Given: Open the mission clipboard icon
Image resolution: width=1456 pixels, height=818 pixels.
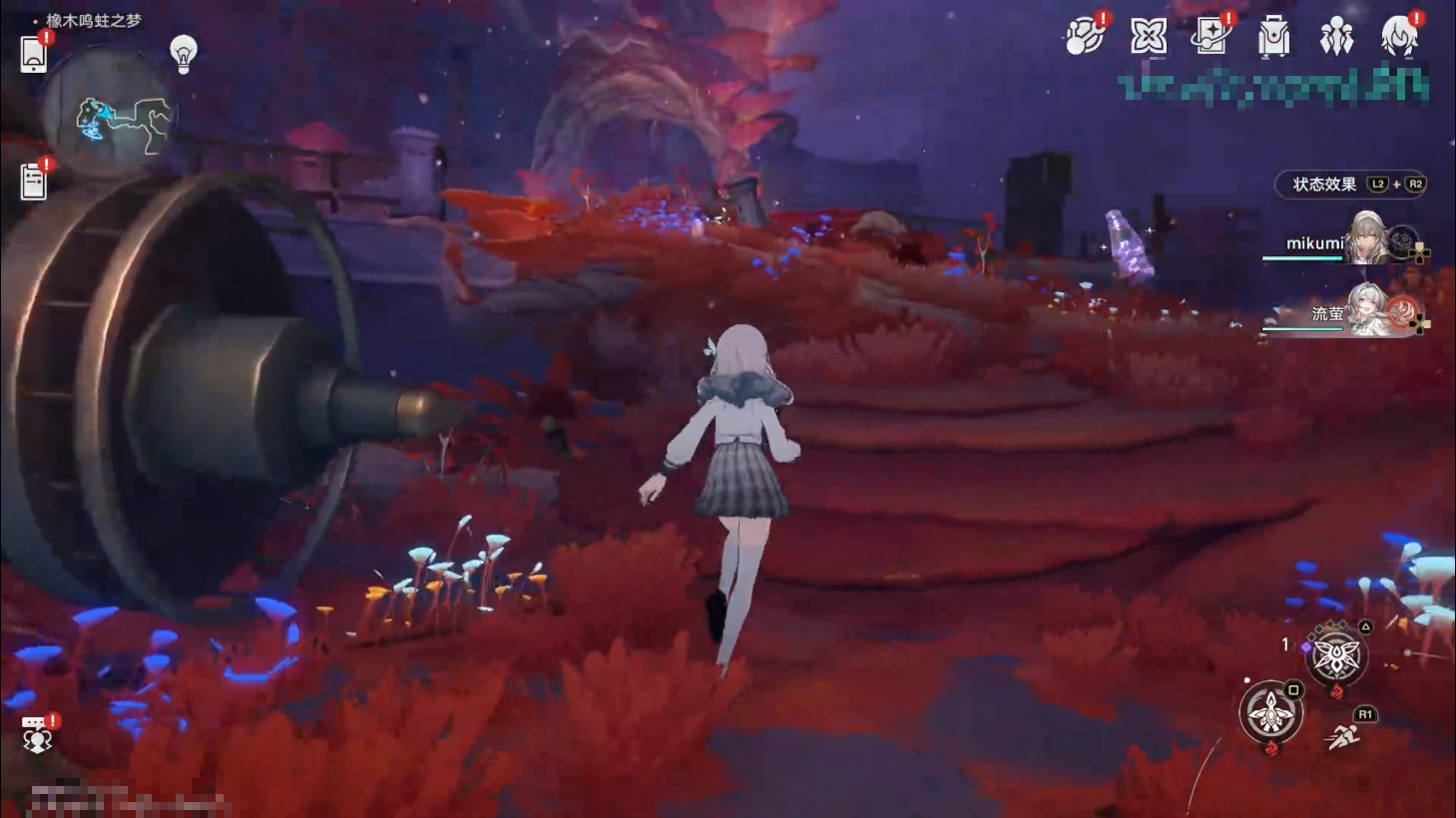Looking at the screenshot, I should pos(34,182).
